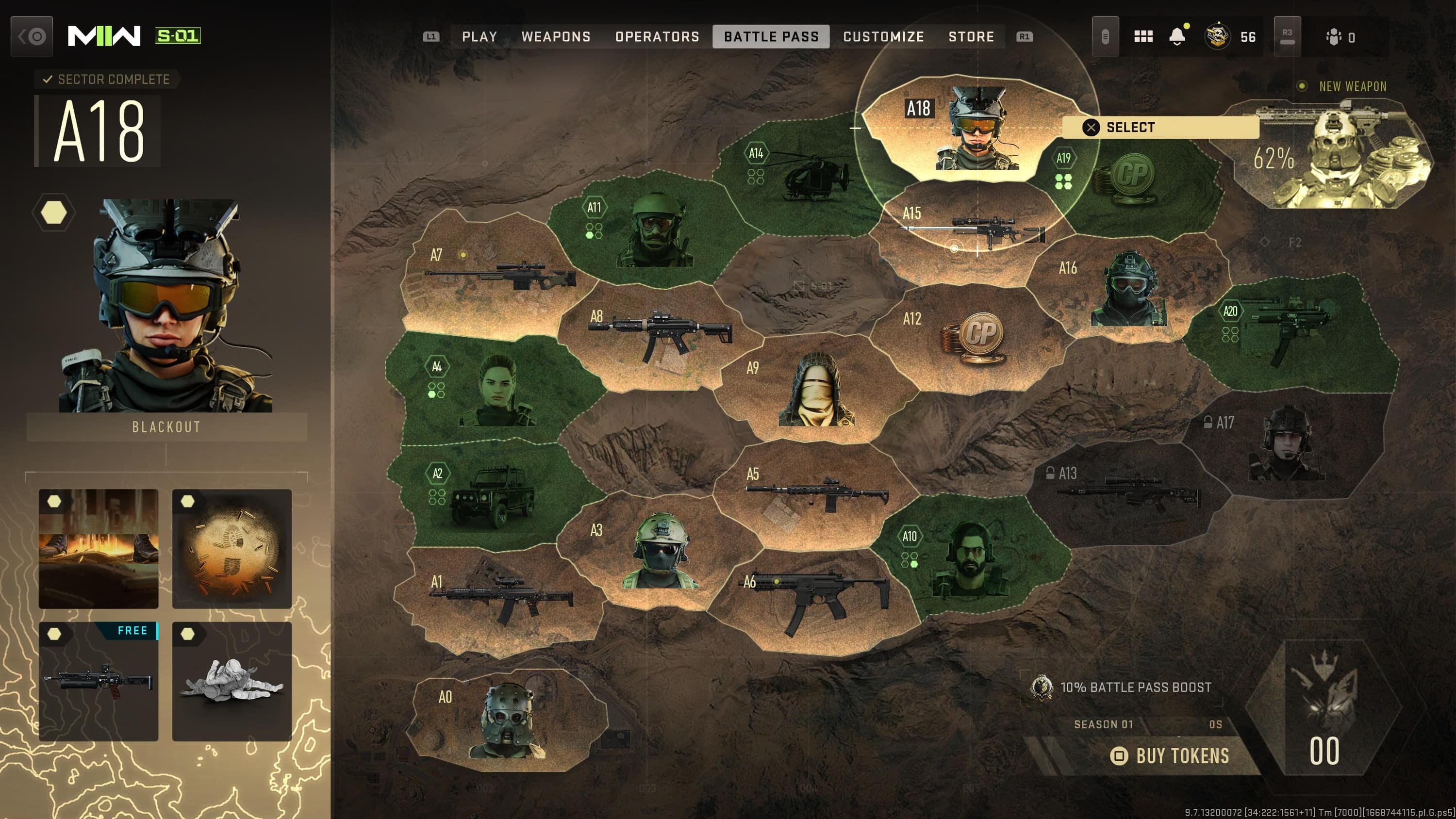1456x819 pixels.
Task: View the free weapon blueprint reward
Action: click(x=99, y=681)
